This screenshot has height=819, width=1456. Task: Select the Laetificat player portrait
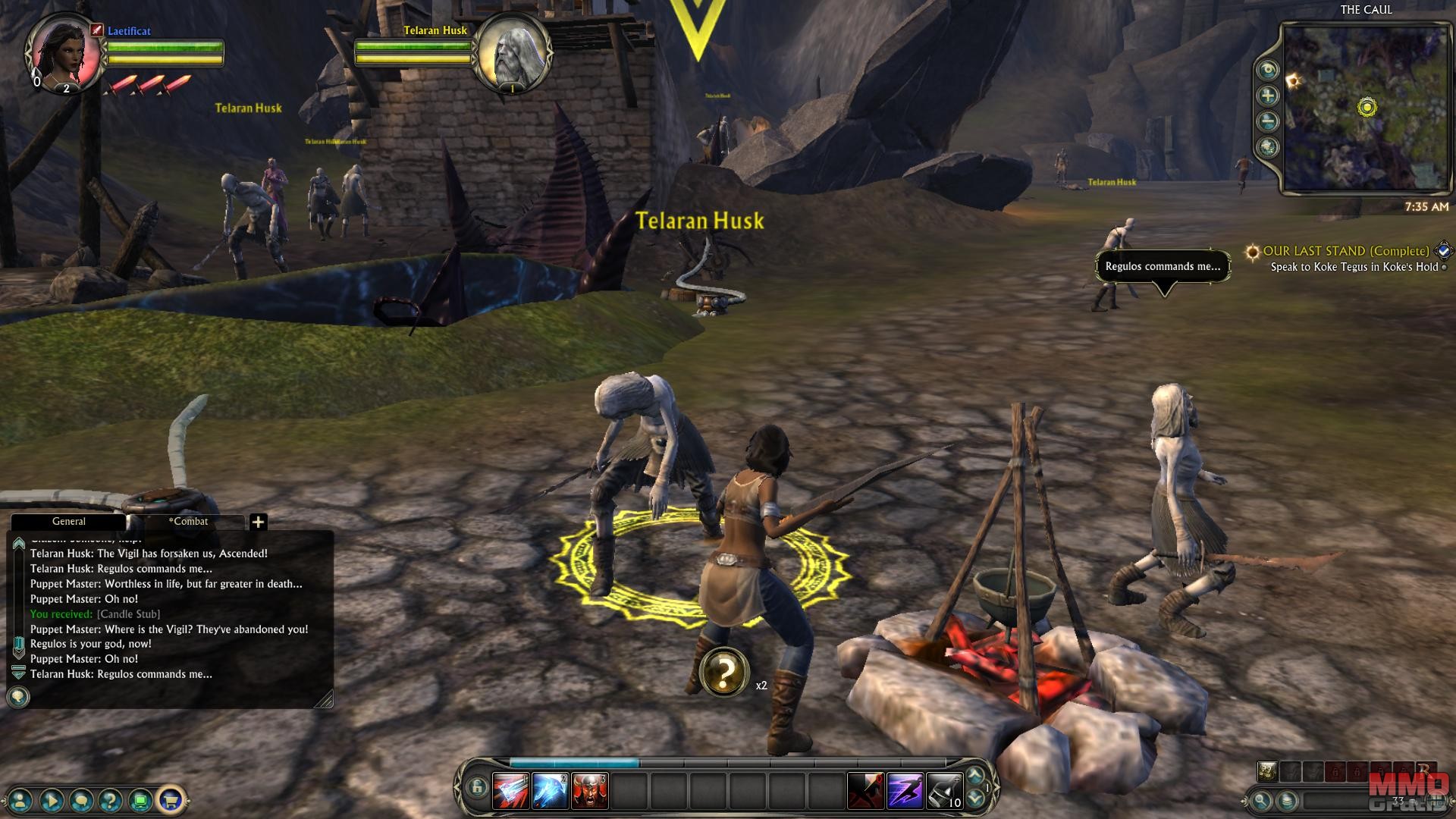click(x=64, y=52)
